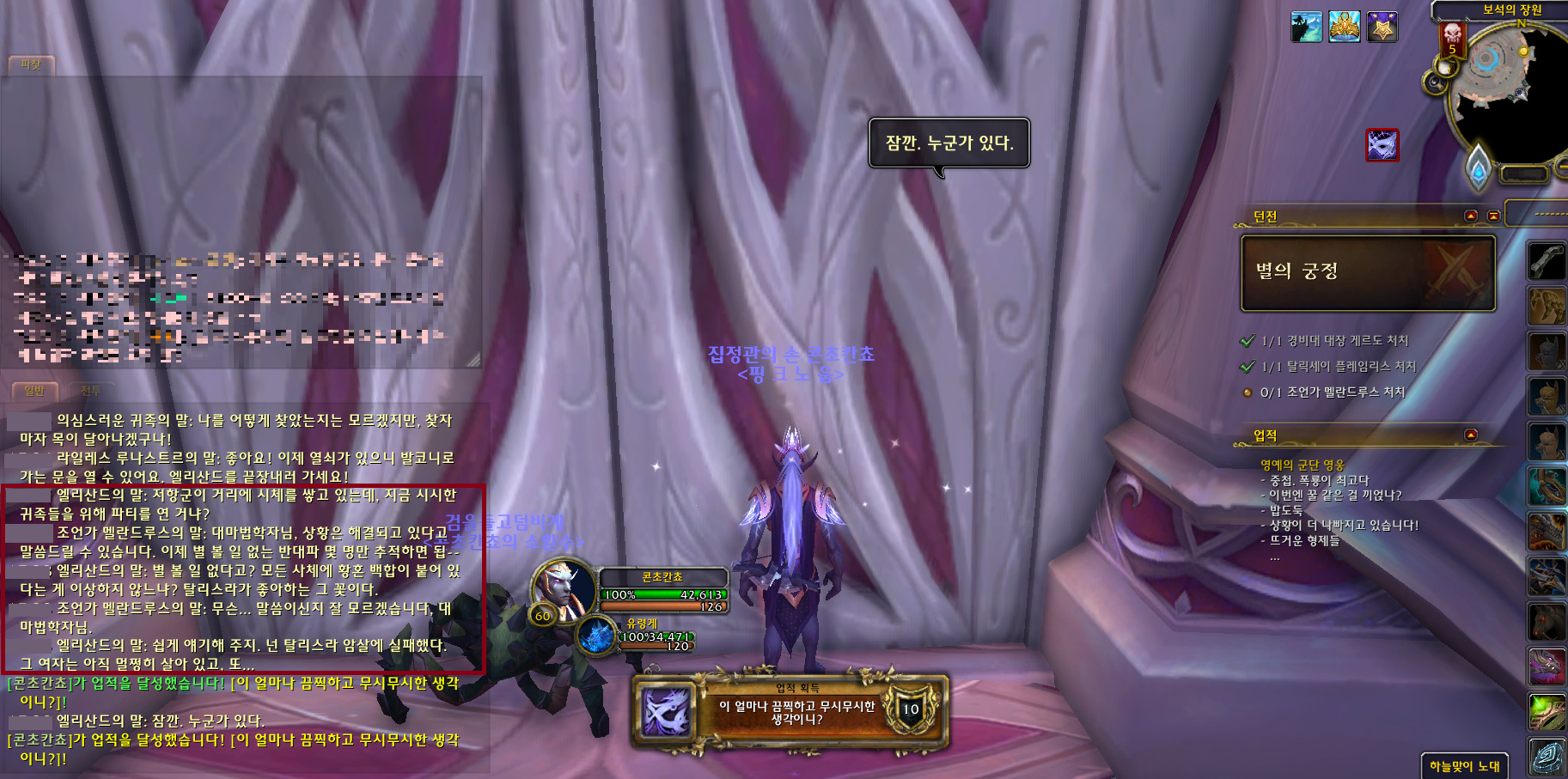Select the 파젯 tab above the blurred panel

point(31,65)
